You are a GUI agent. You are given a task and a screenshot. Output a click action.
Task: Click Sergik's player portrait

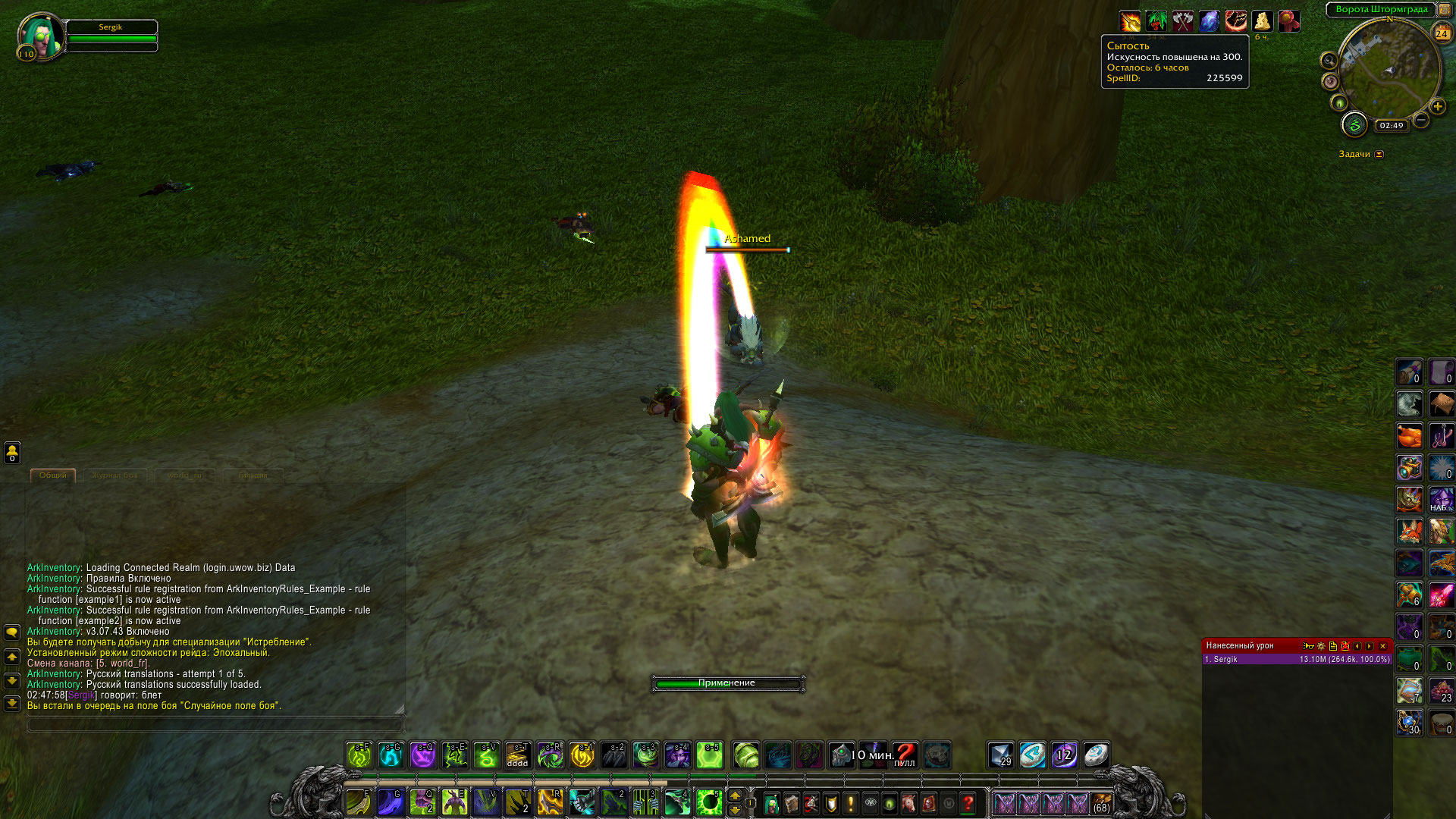tap(39, 36)
